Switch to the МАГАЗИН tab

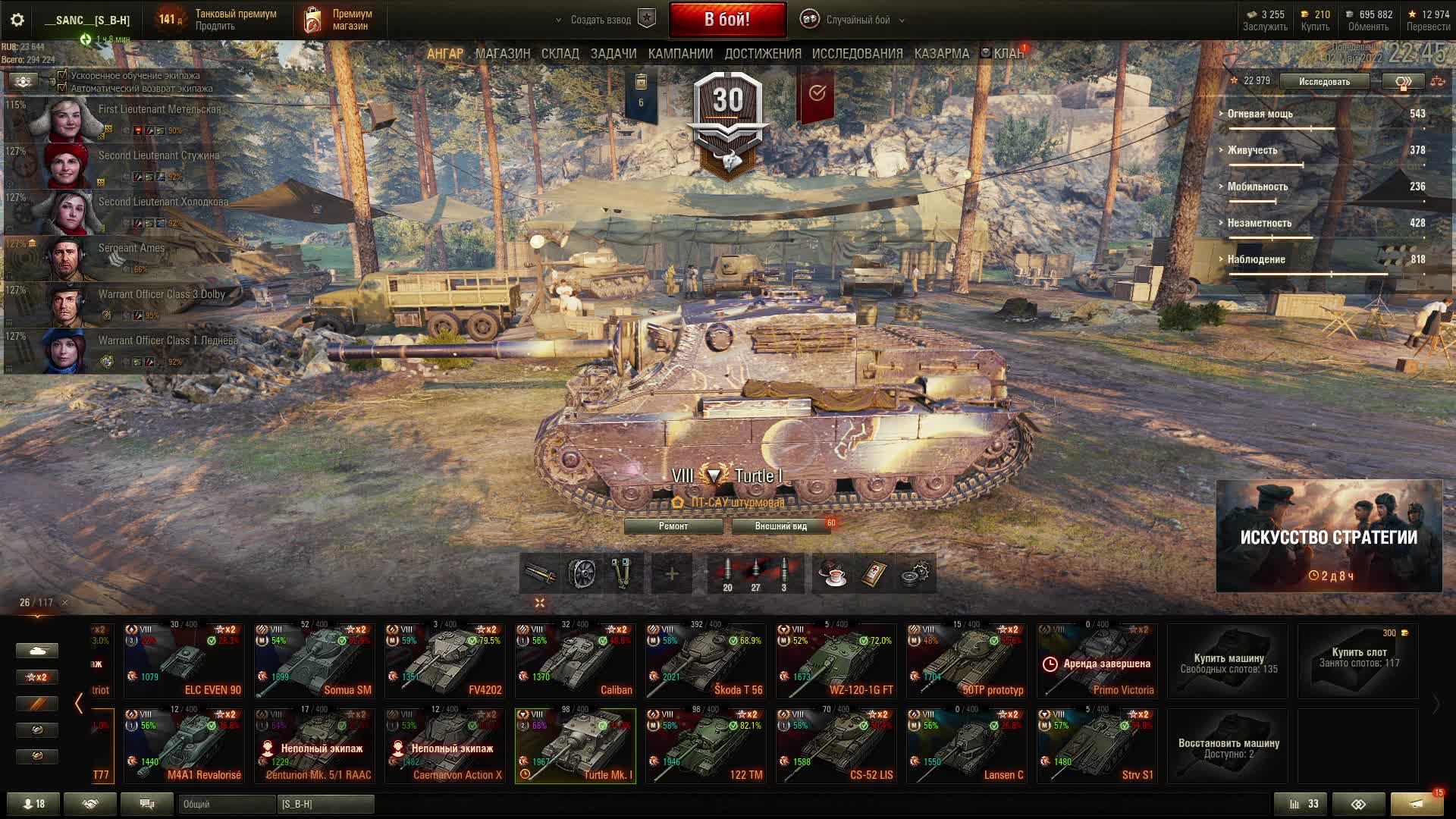pos(502,54)
